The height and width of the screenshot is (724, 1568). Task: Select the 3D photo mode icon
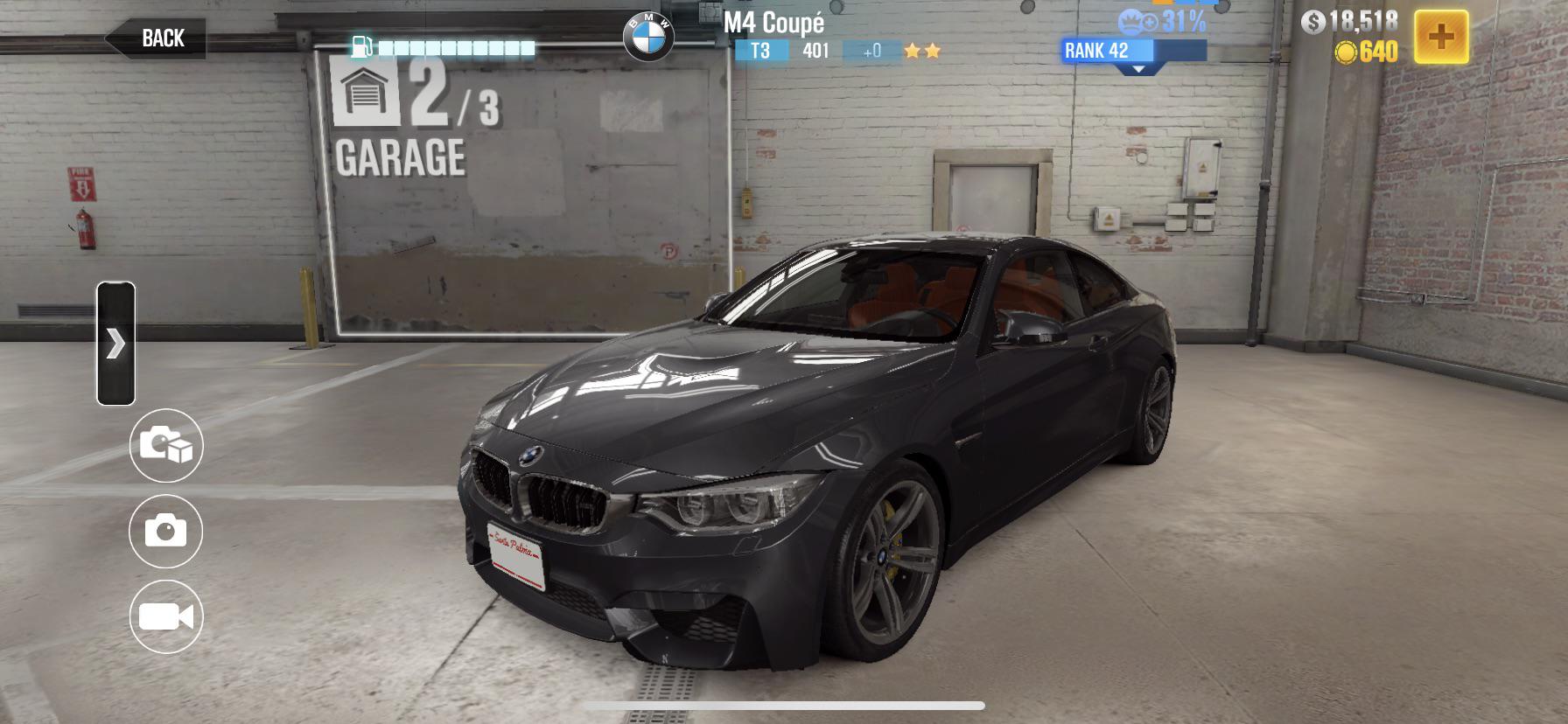coord(165,447)
